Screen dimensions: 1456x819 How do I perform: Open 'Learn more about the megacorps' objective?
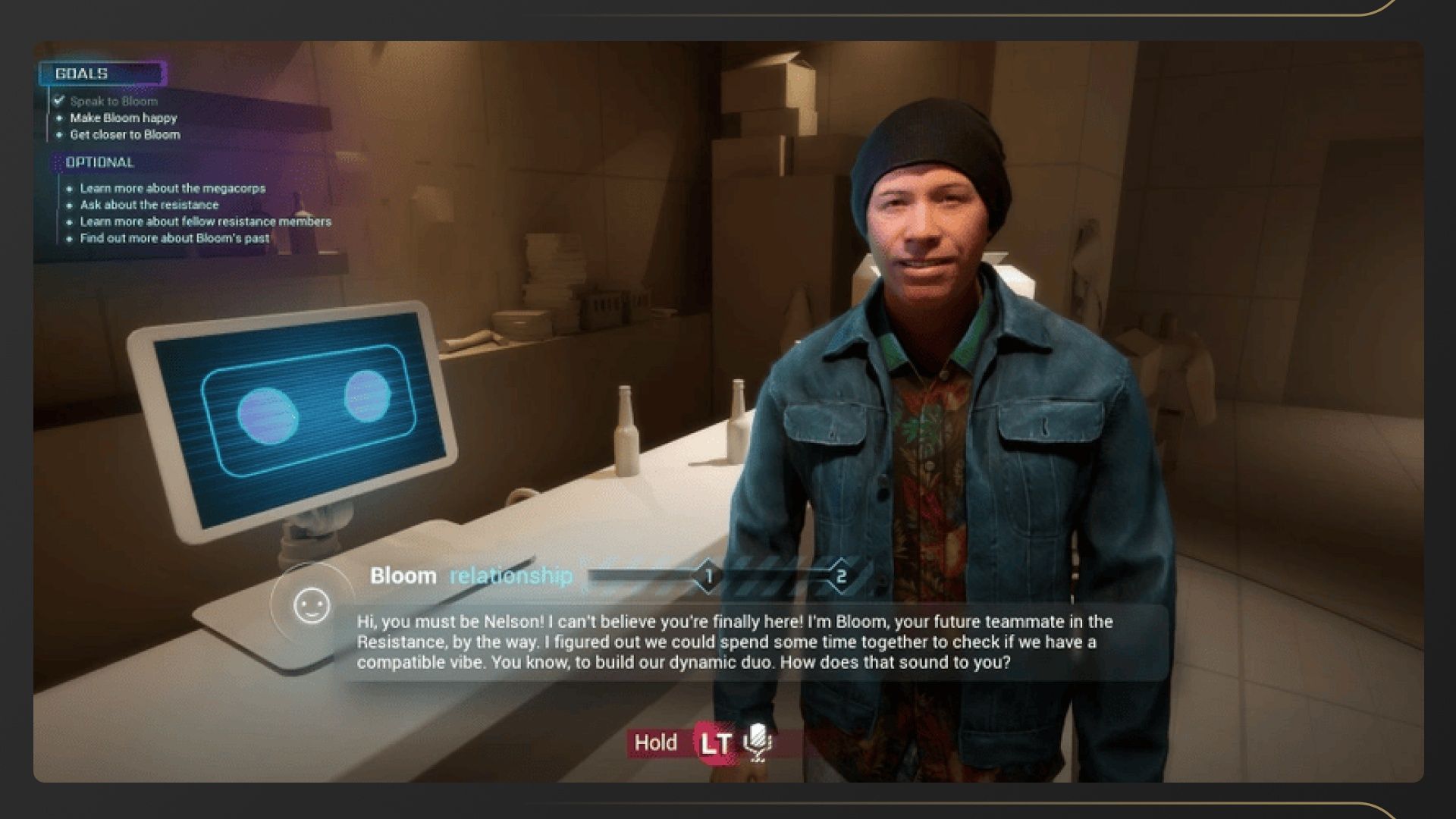tap(173, 188)
